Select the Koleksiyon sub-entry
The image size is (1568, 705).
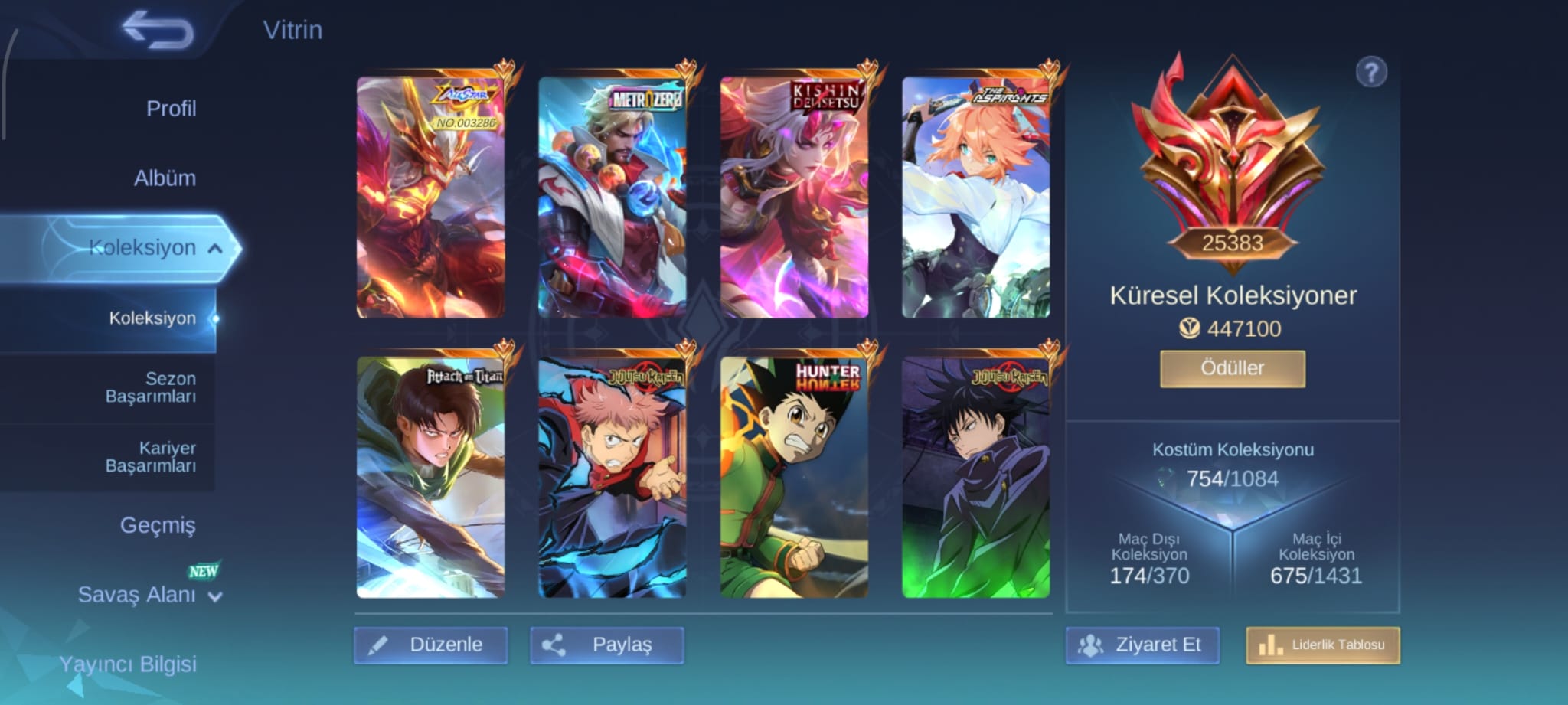point(152,318)
